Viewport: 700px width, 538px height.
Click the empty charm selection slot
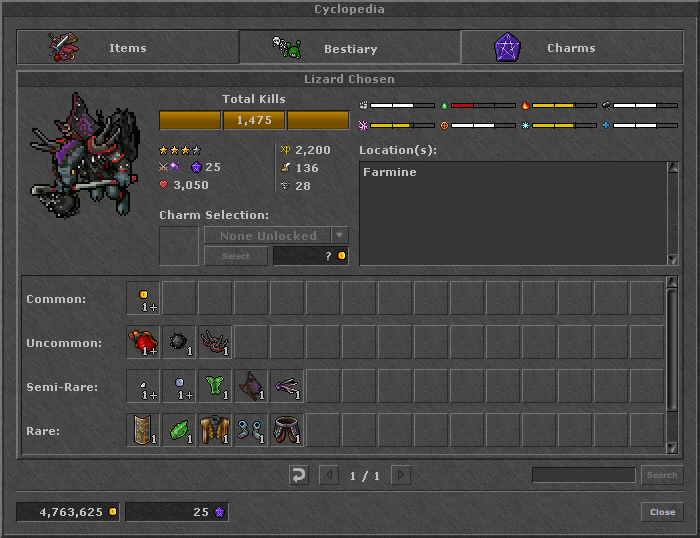tap(179, 246)
